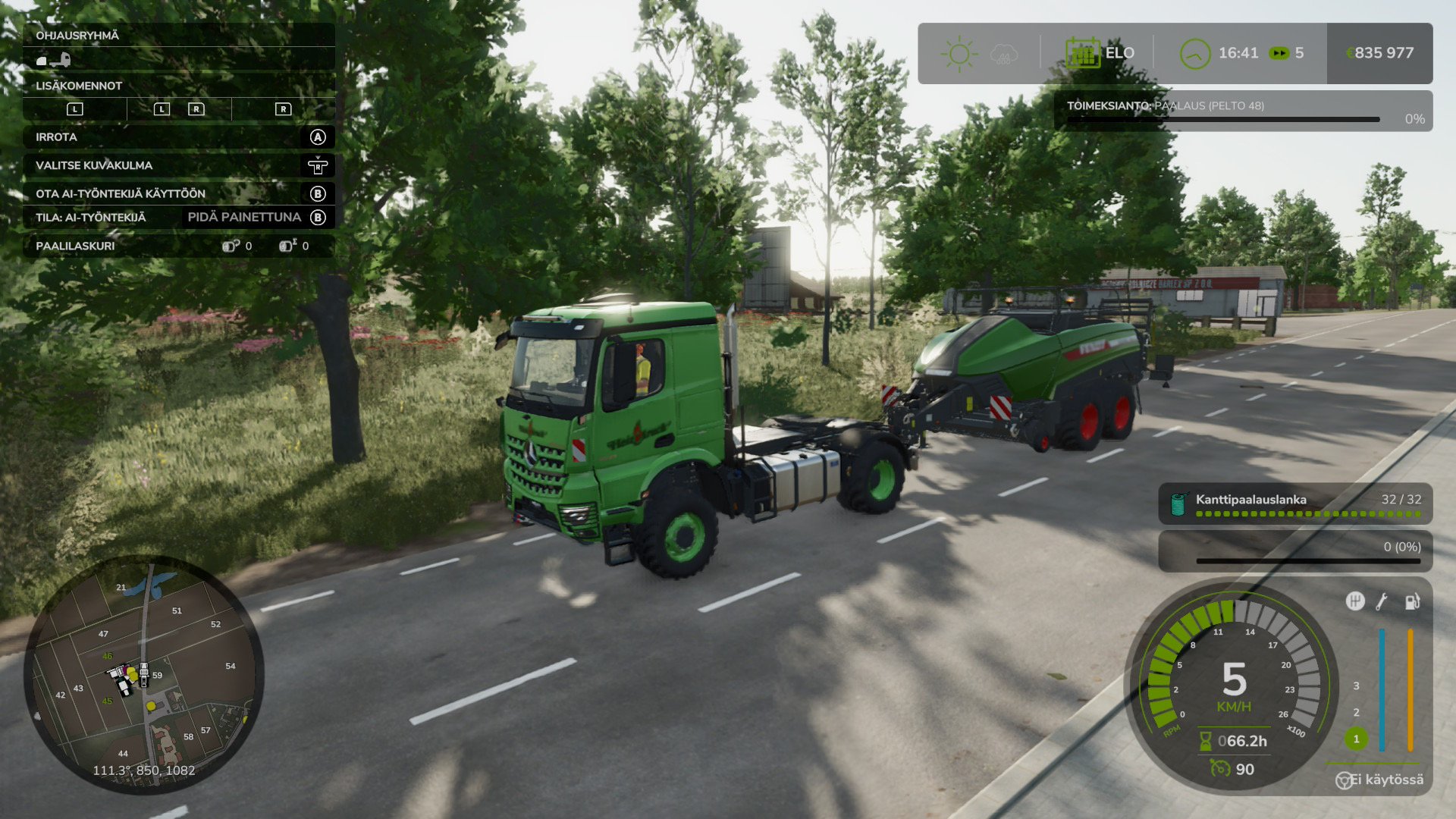Activate OTA AI-TYÖNTEKIJÄ KÄYTTÖÖN entry
The height and width of the screenshot is (819, 1456).
[x=179, y=193]
